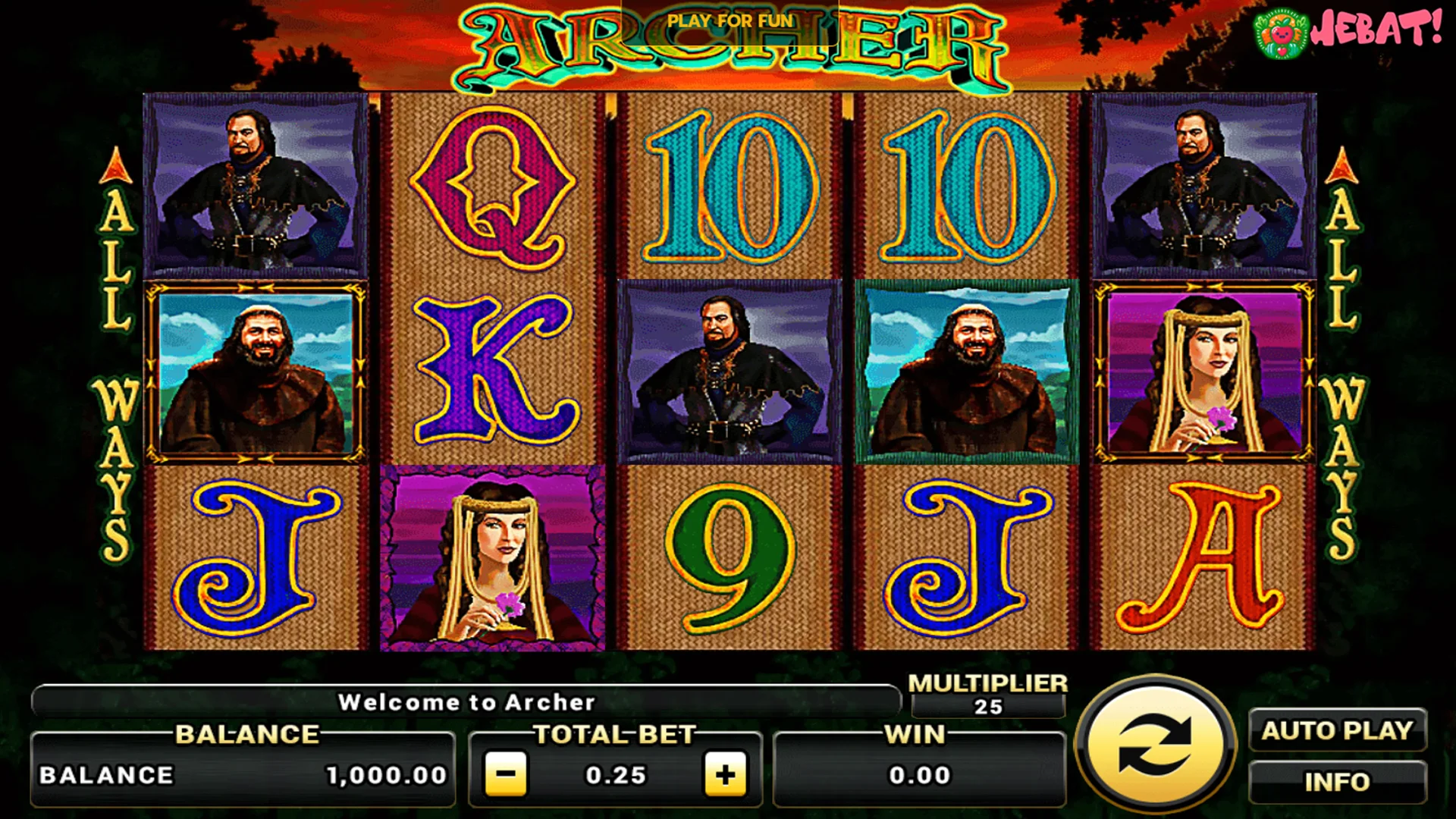1456x819 pixels.
Task: Decrease total bet with the minus button
Action: pos(506,774)
